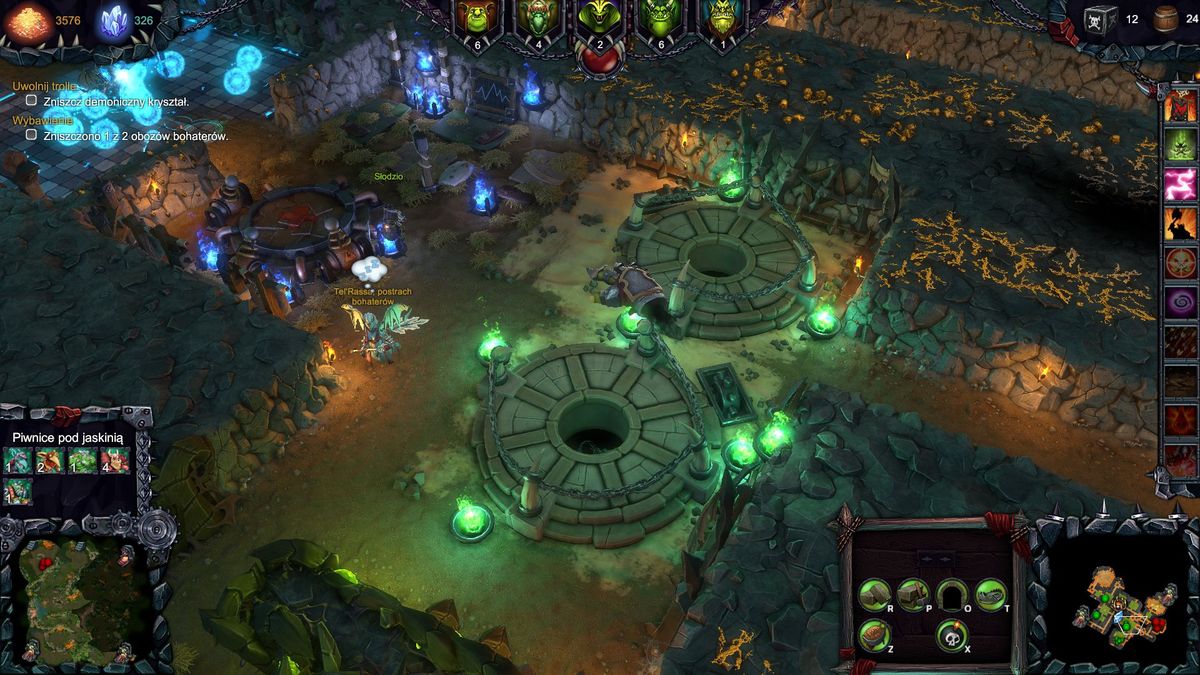The width and height of the screenshot is (1200, 675).
Task: Click the dice trap-parts counter icon
Action: coord(1101,19)
